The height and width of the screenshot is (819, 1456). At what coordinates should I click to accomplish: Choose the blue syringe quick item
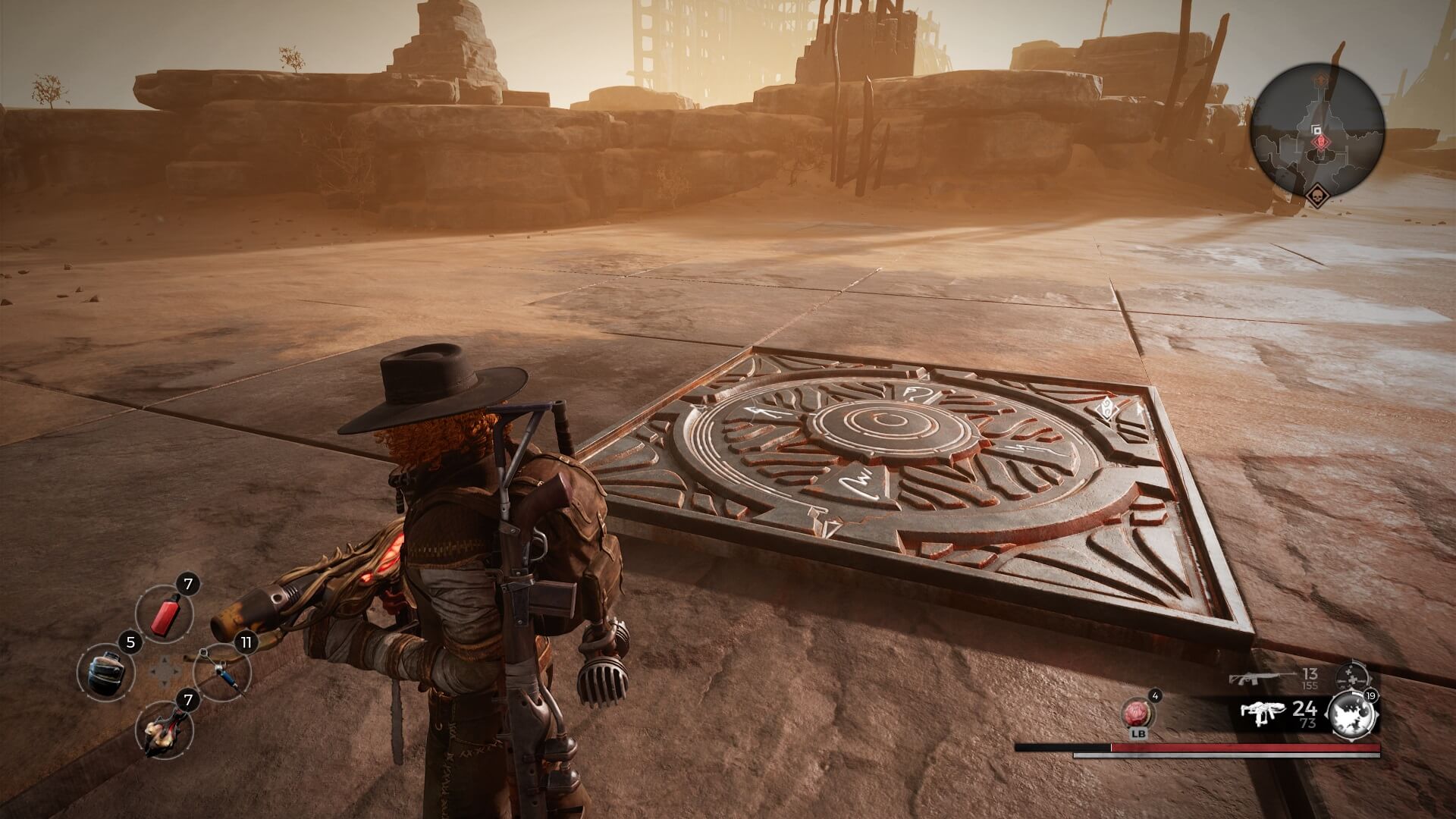click(x=221, y=671)
